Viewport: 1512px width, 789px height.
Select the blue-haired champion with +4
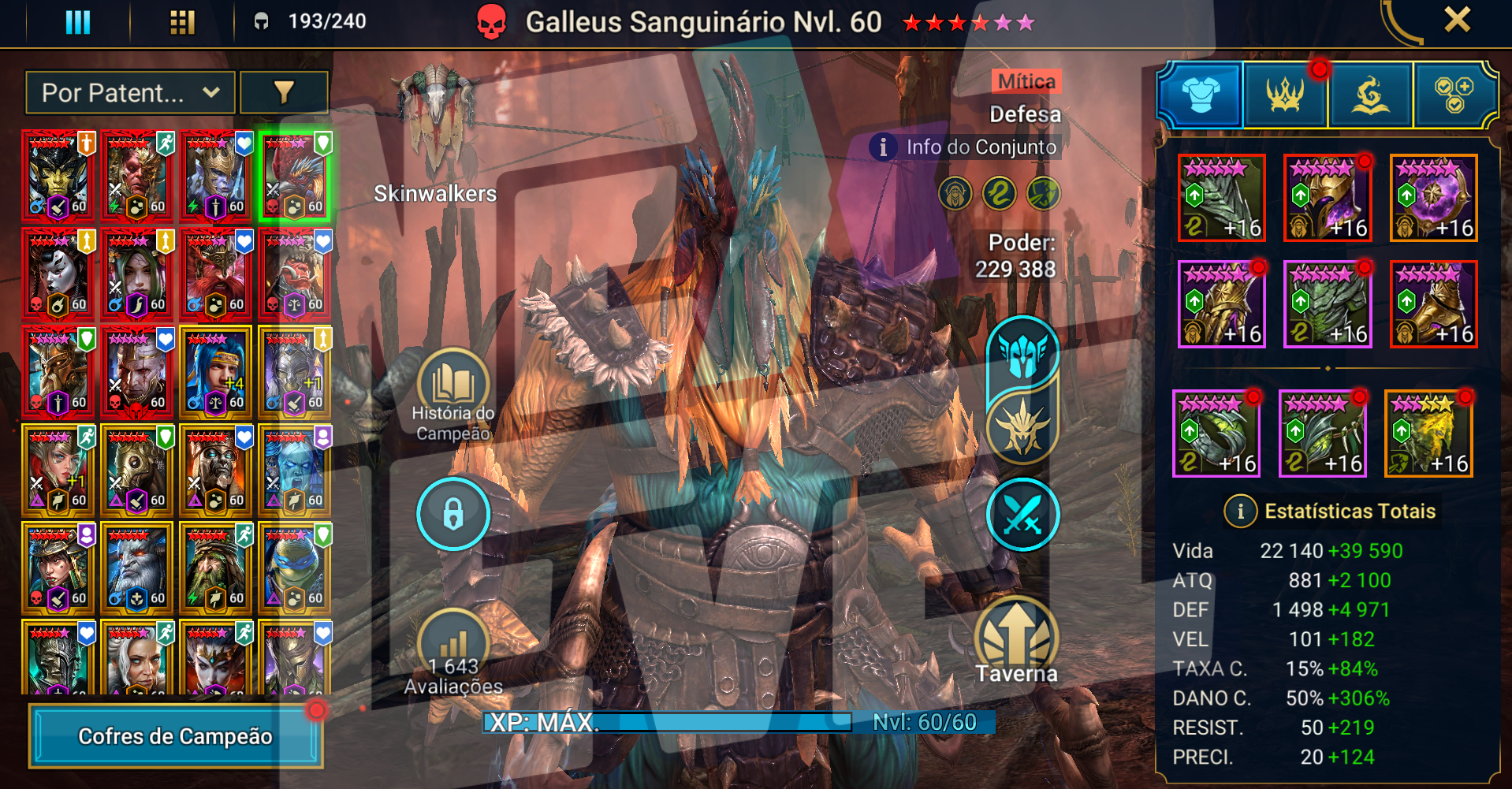click(x=216, y=372)
